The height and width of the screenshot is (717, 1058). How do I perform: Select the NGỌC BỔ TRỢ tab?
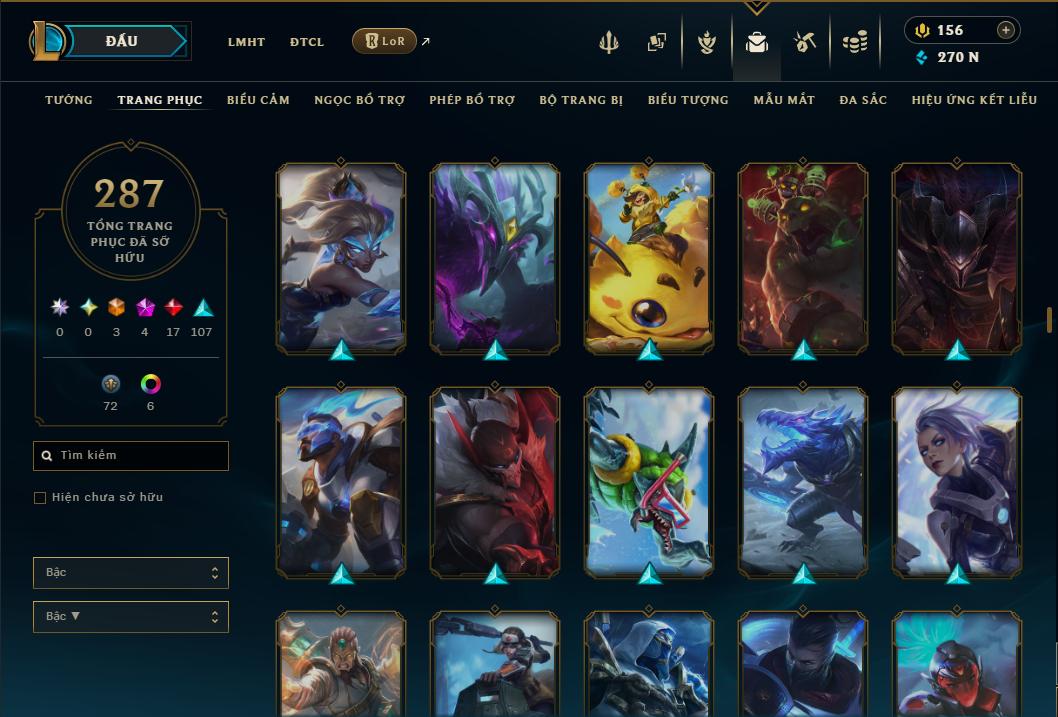tap(359, 100)
